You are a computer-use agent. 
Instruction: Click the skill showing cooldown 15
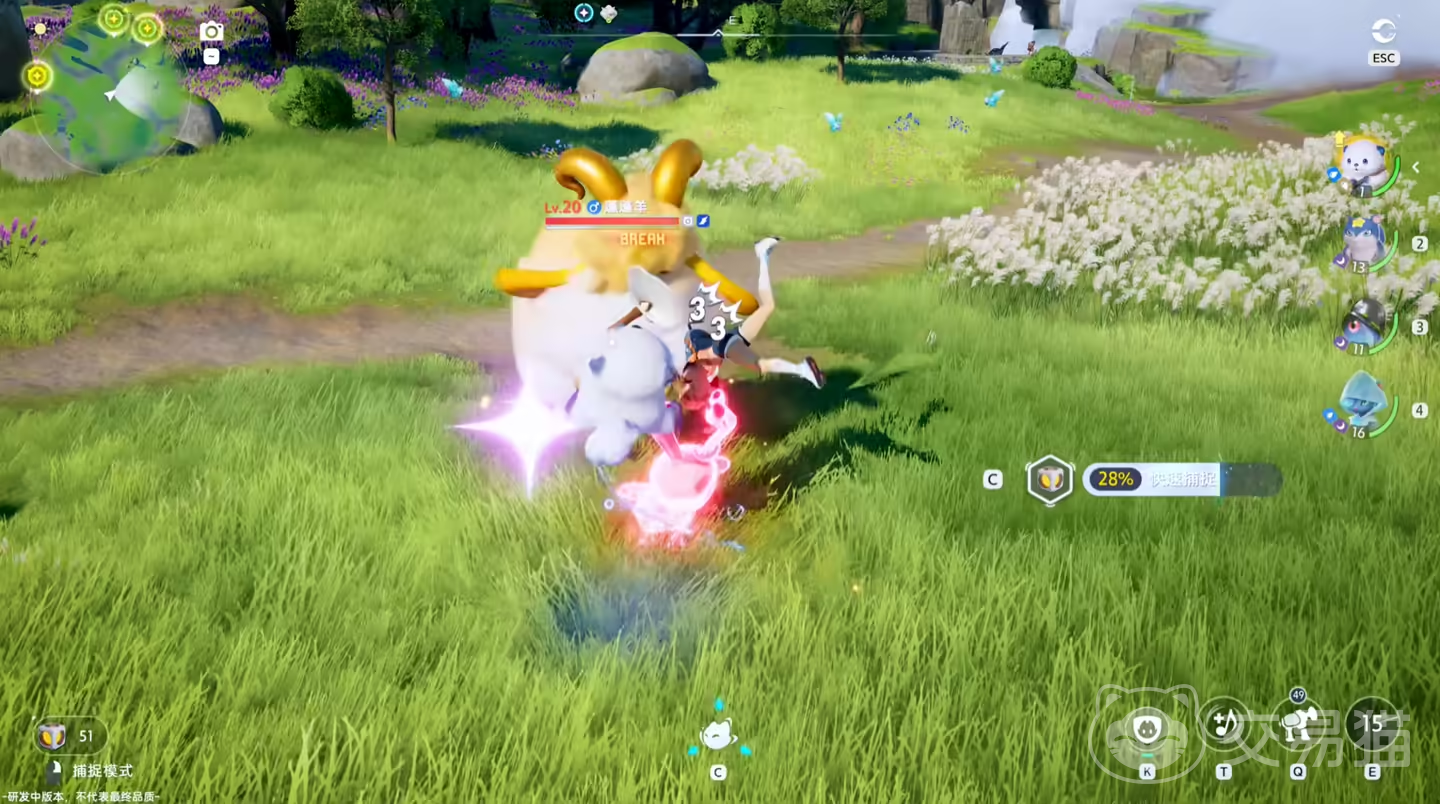pos(1372,724)
